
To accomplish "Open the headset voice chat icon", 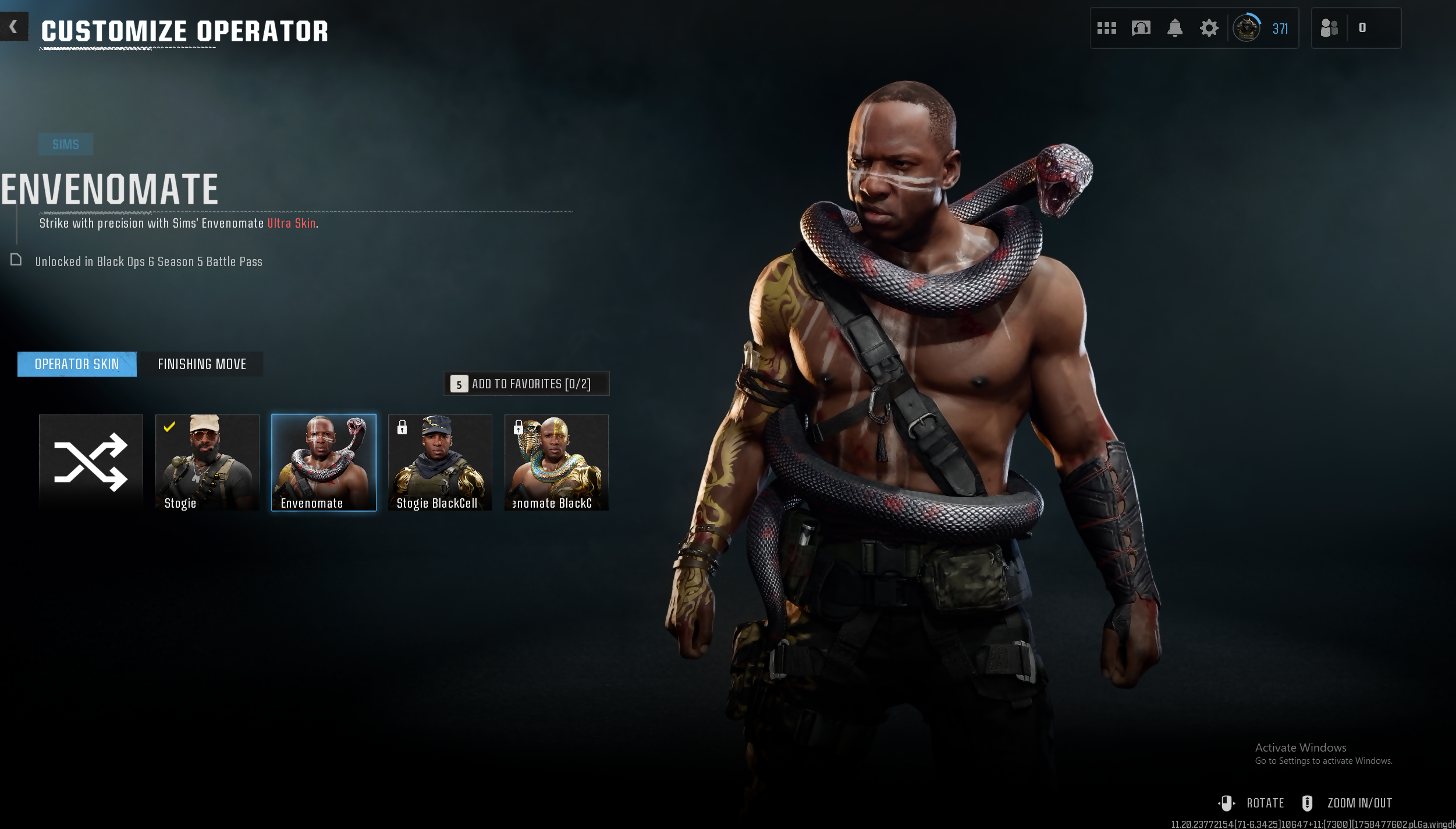I will click(1141, 28).
